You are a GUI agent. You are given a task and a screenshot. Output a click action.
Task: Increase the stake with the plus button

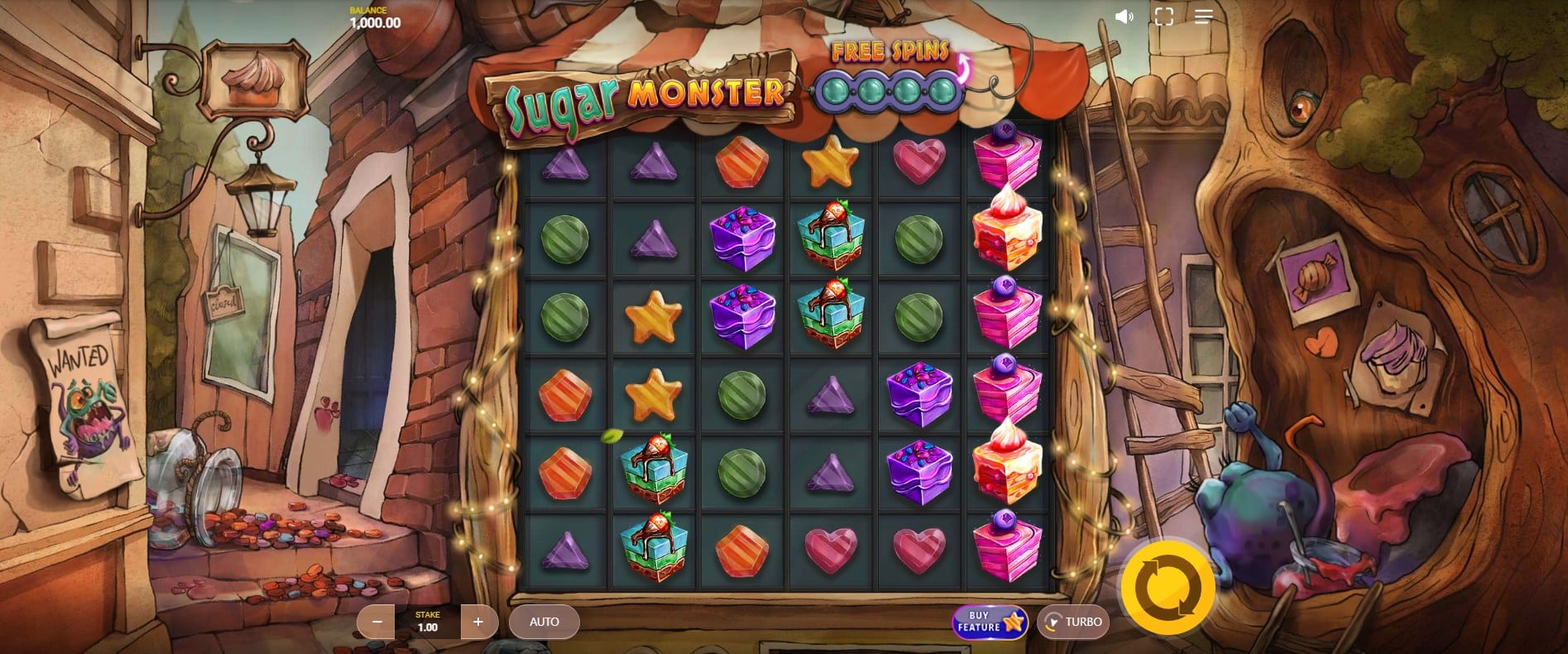tap(477, 622)
